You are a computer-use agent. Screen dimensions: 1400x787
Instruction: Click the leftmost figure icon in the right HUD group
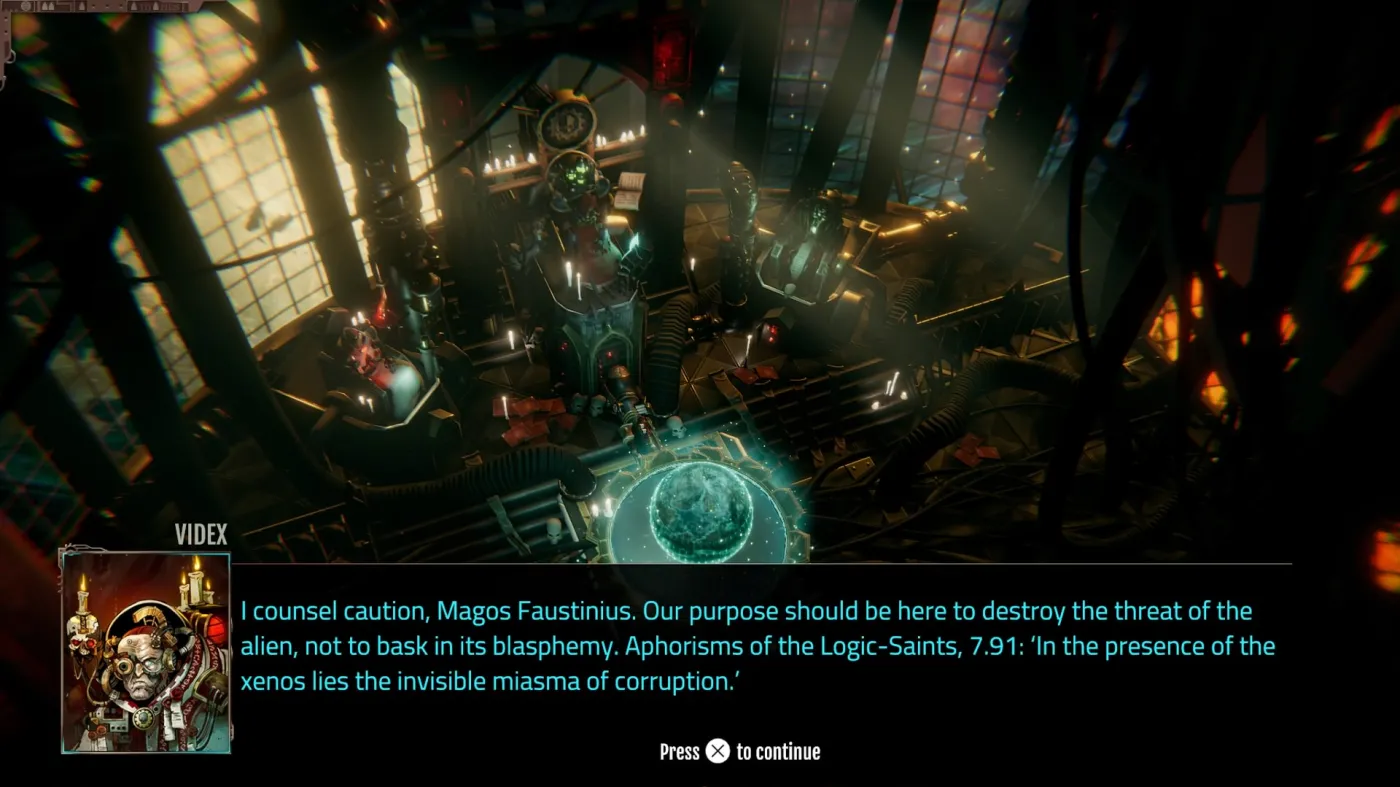(133, 6)
